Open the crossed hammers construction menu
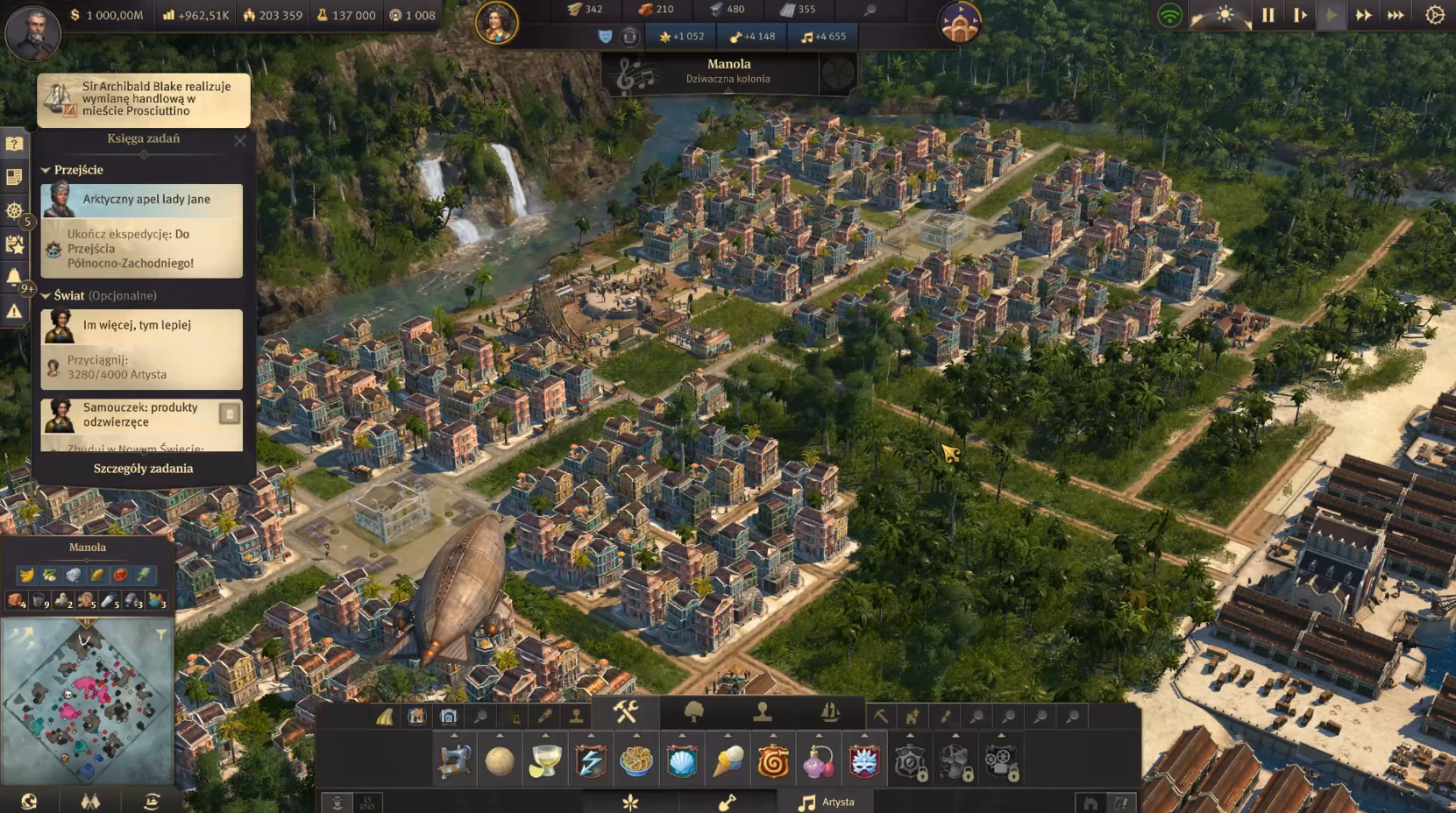 [x=625, y=712]
